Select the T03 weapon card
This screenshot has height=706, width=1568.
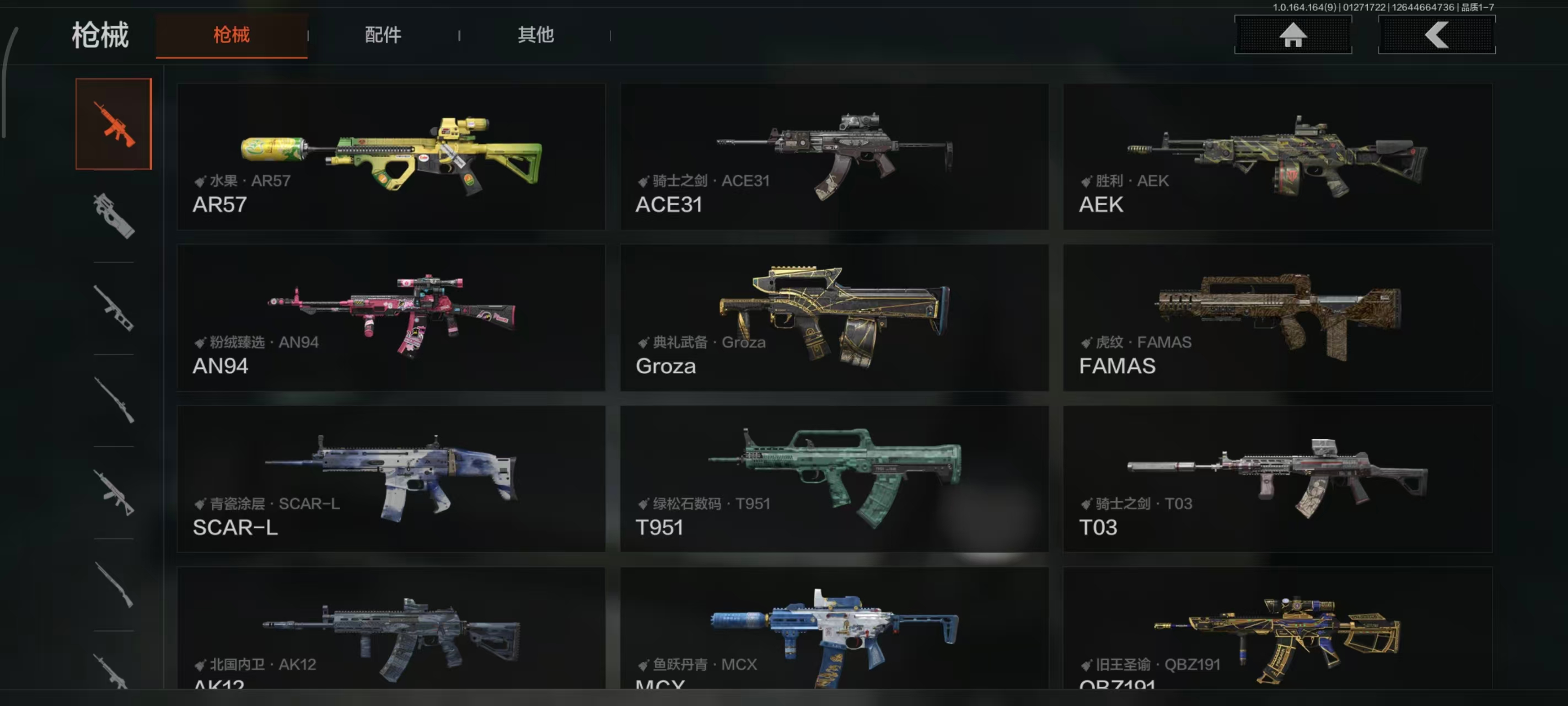coord(1277,479)
